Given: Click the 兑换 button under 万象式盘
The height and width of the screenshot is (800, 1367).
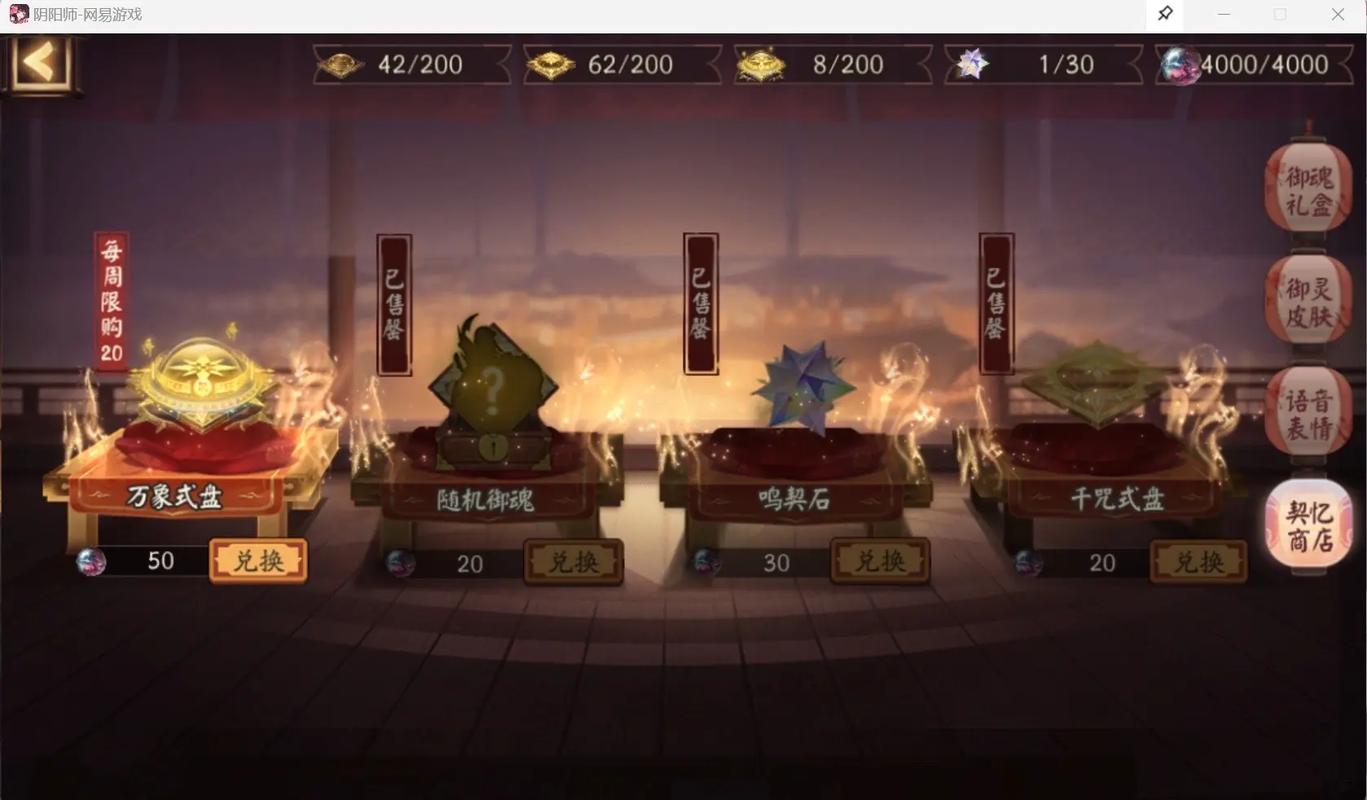Looking at the screenshot, I should point(258,561).
